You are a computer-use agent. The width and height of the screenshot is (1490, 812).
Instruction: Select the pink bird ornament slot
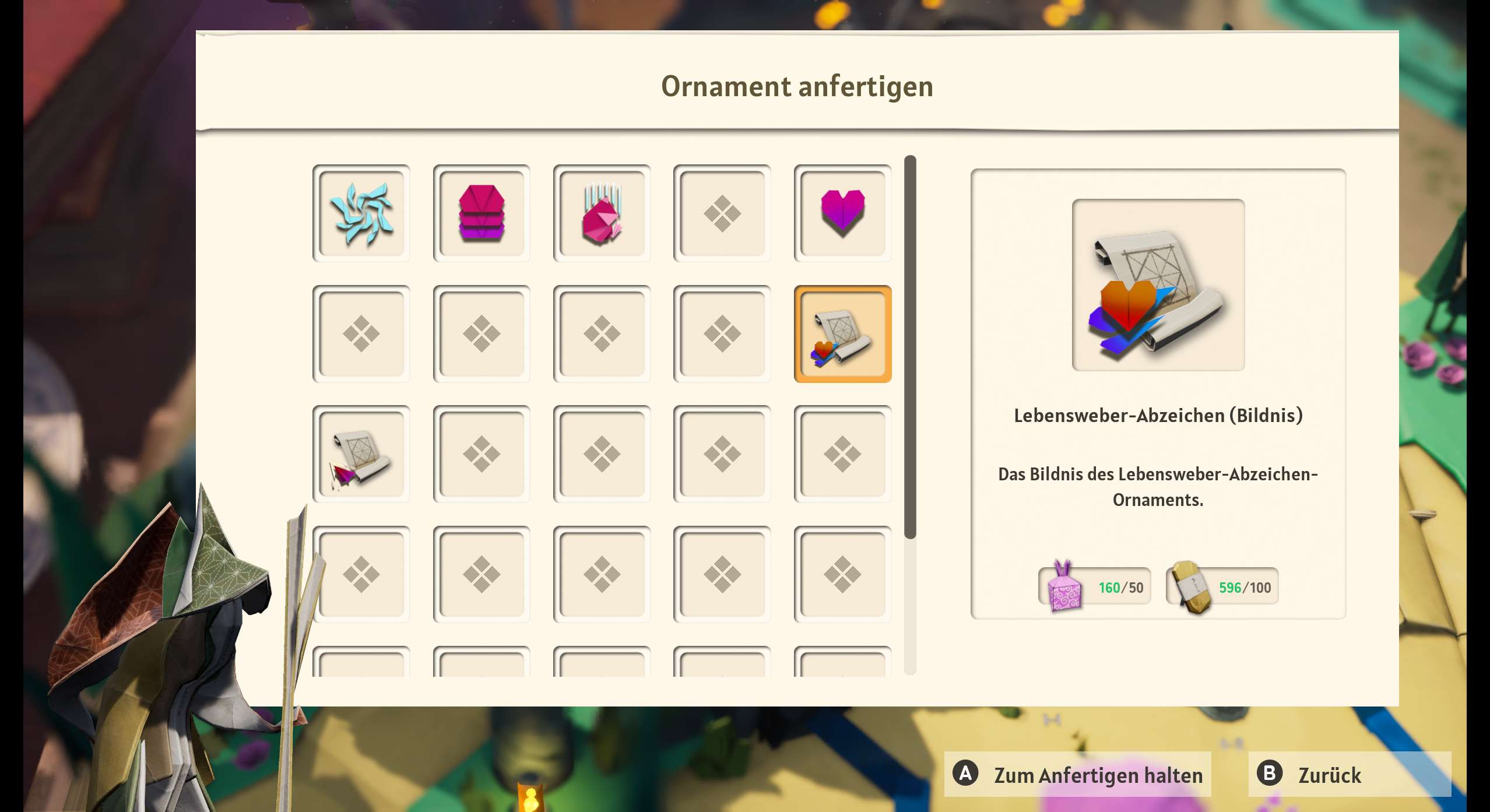point(602,213)
